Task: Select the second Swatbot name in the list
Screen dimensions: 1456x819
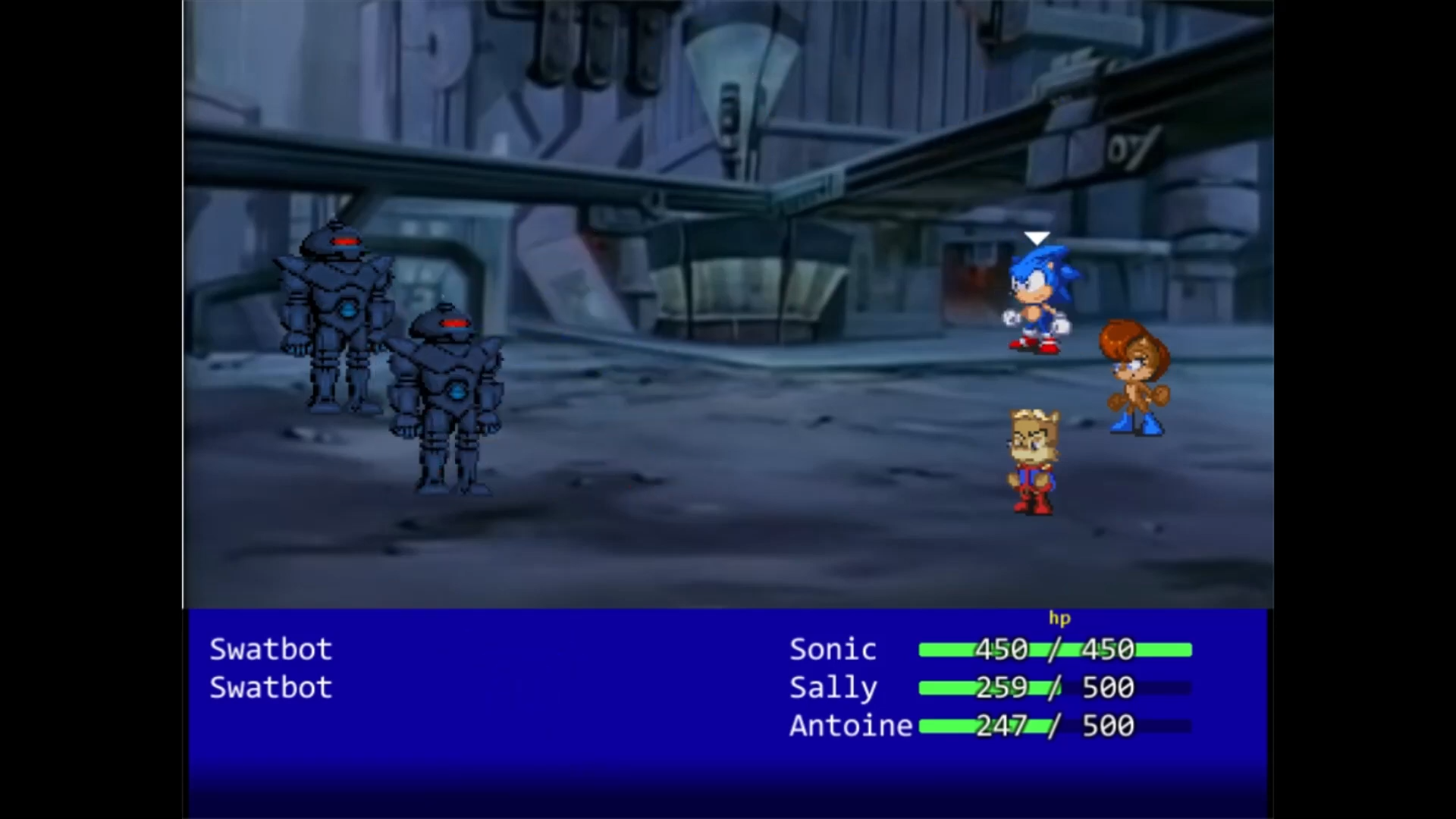Action: 270,688
